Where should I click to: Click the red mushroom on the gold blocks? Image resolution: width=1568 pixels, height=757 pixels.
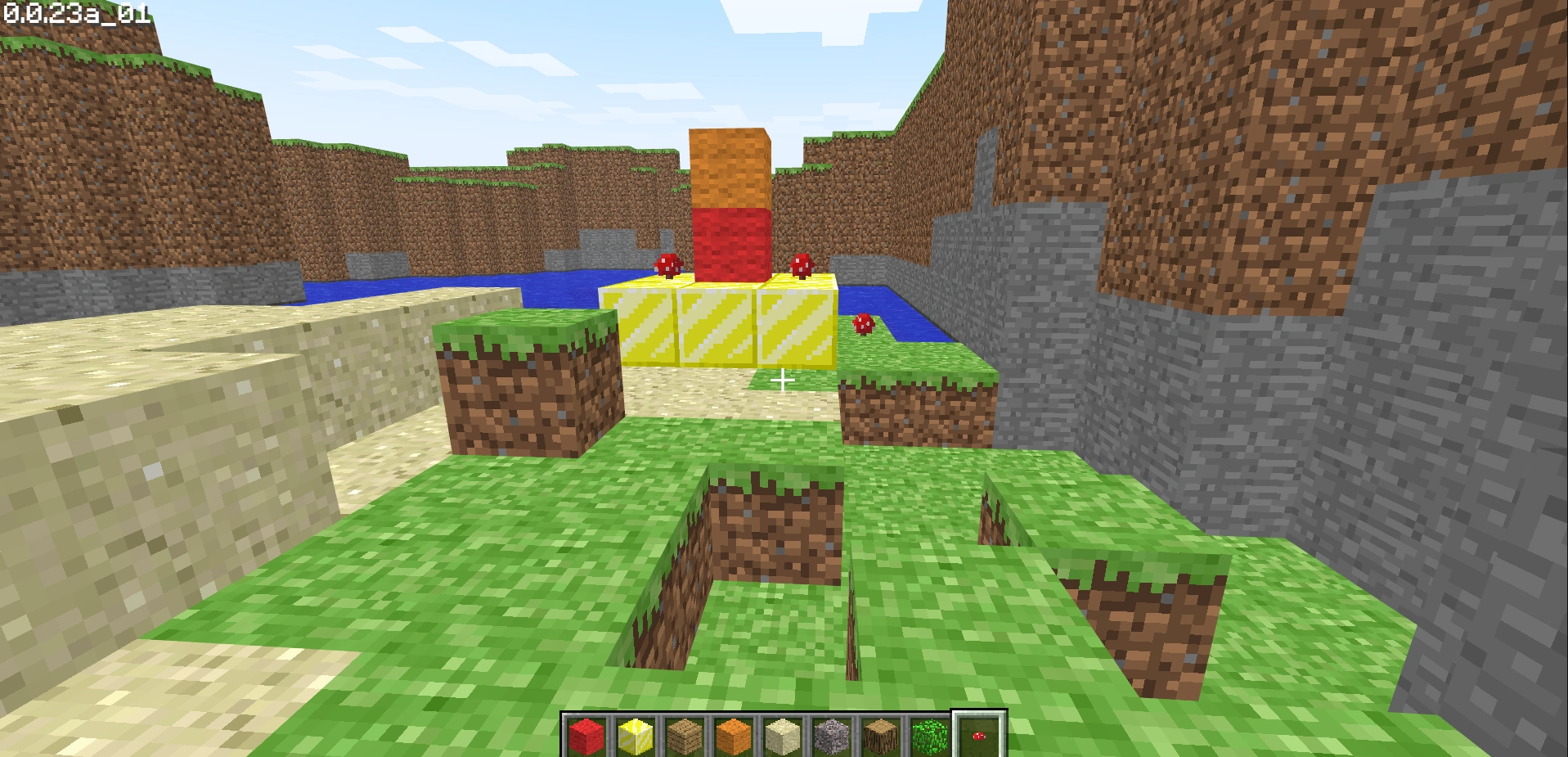[x=667, y=266]
